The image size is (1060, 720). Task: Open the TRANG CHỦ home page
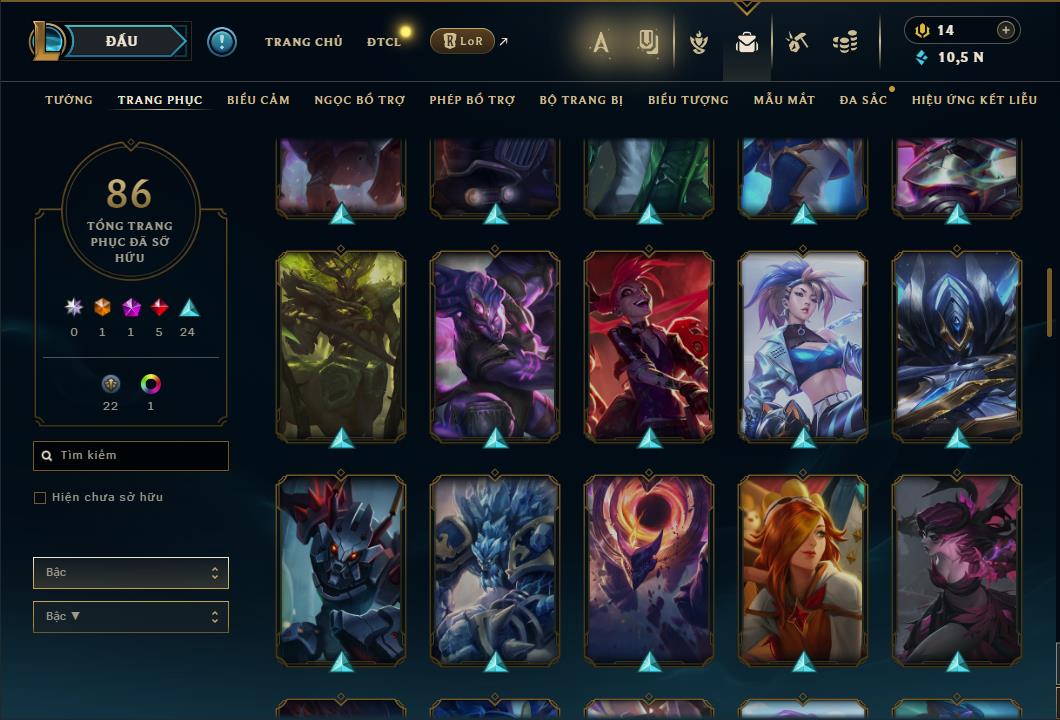pyautogui.click(x=303, y=42)
